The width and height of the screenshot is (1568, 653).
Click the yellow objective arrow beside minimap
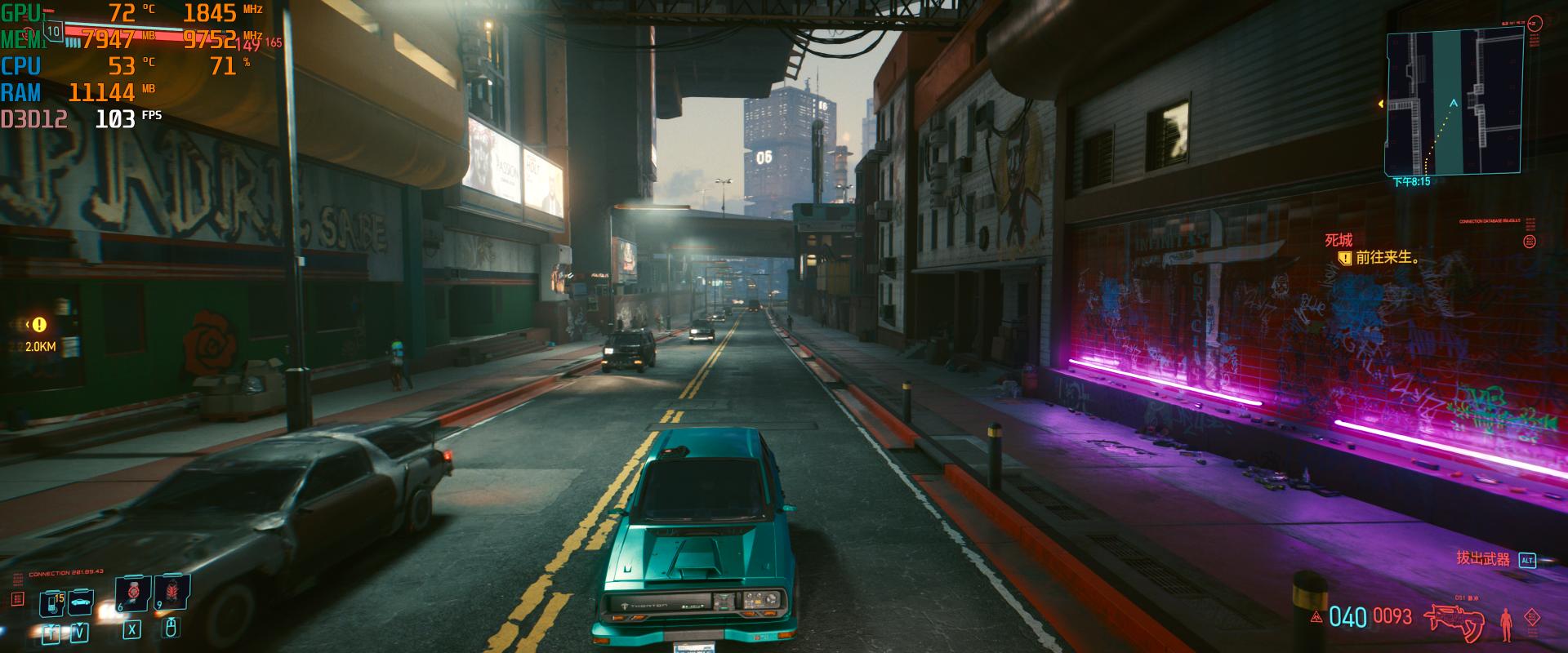click(1381, 104)
